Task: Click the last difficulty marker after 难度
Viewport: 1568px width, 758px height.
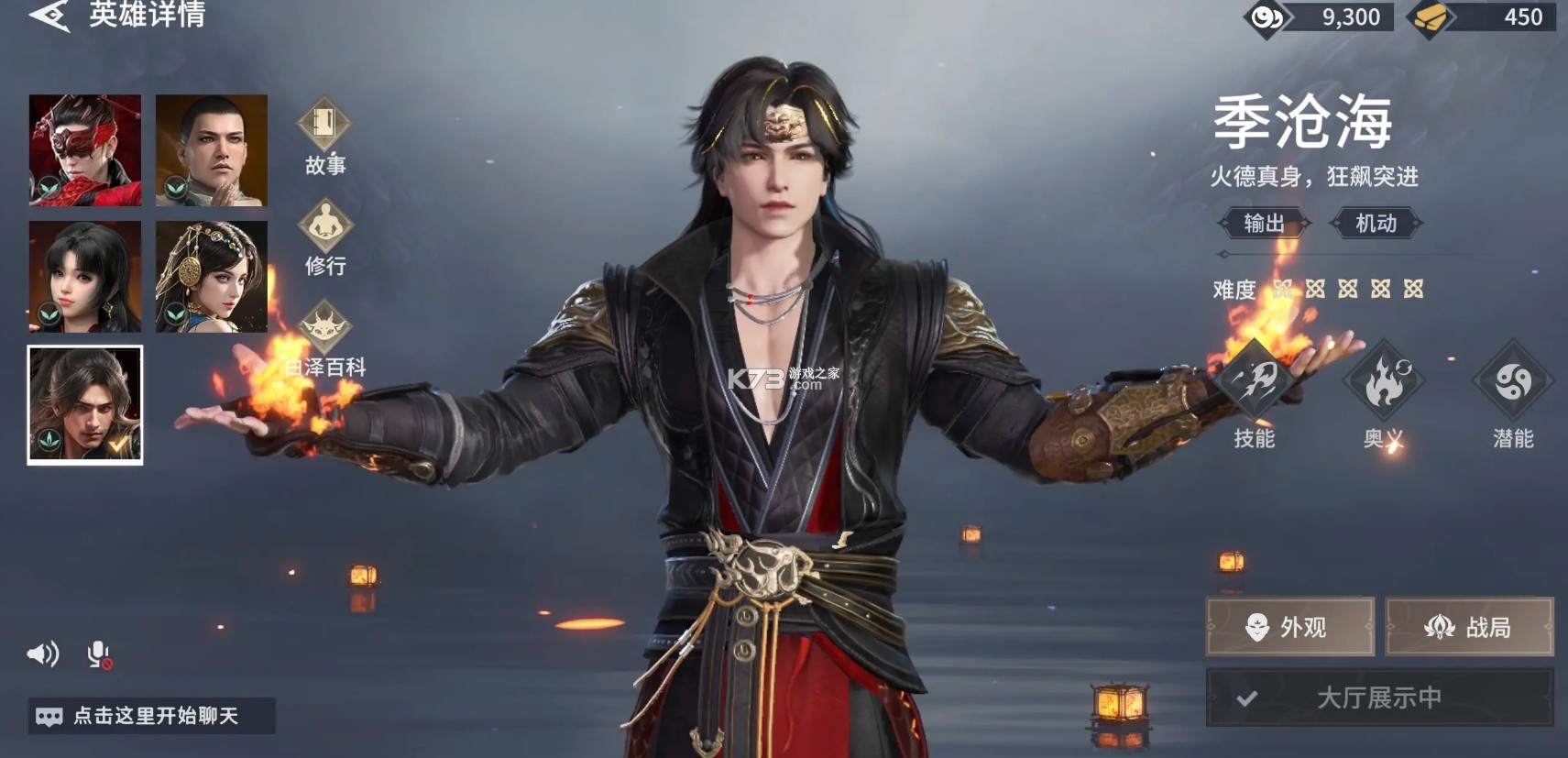Action: pos(1412,287)
